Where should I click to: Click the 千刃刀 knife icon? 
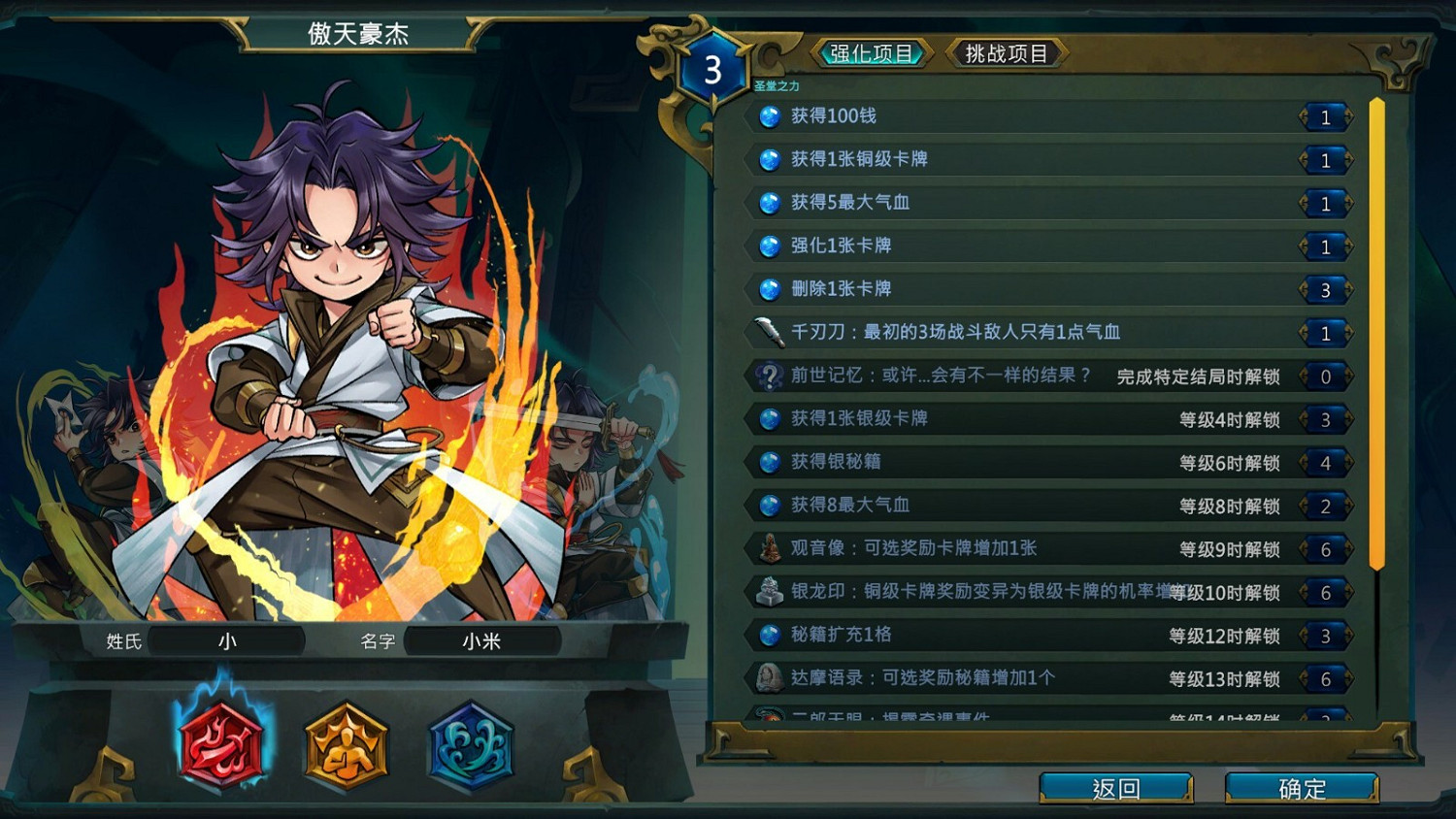(x=768, y=332)
